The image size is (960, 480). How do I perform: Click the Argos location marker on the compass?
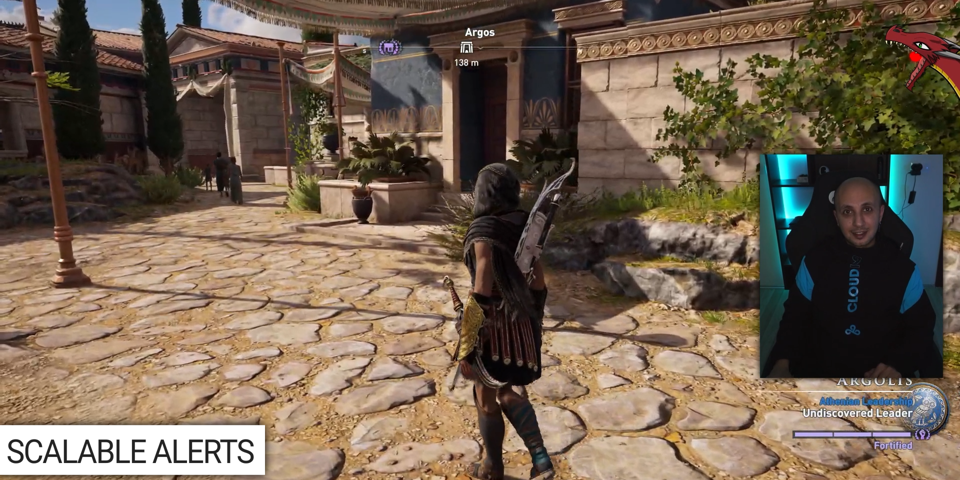click(x=466, y=47)
